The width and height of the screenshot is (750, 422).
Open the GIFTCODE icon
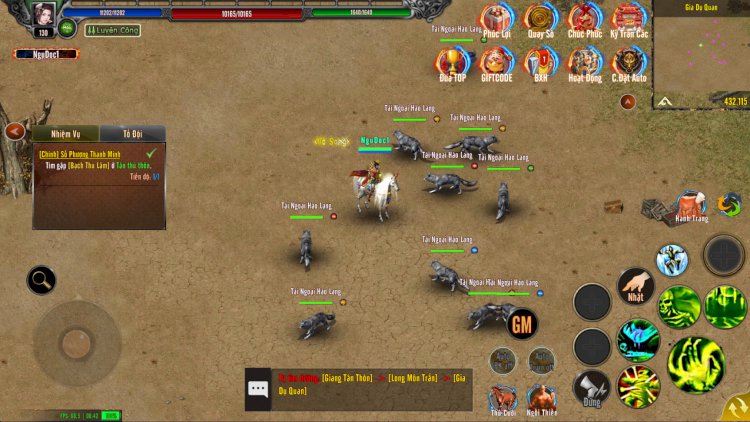tap(496, 63)
